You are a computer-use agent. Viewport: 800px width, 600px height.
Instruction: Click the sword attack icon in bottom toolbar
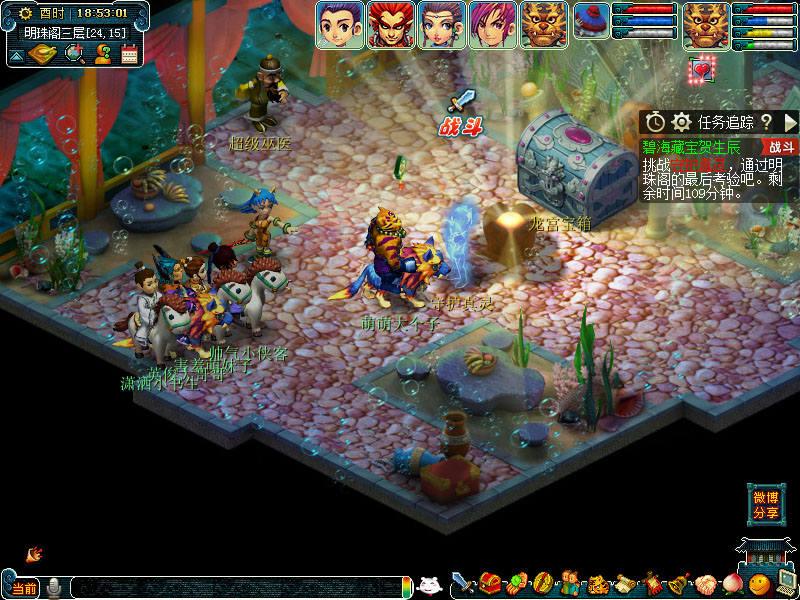462,582
